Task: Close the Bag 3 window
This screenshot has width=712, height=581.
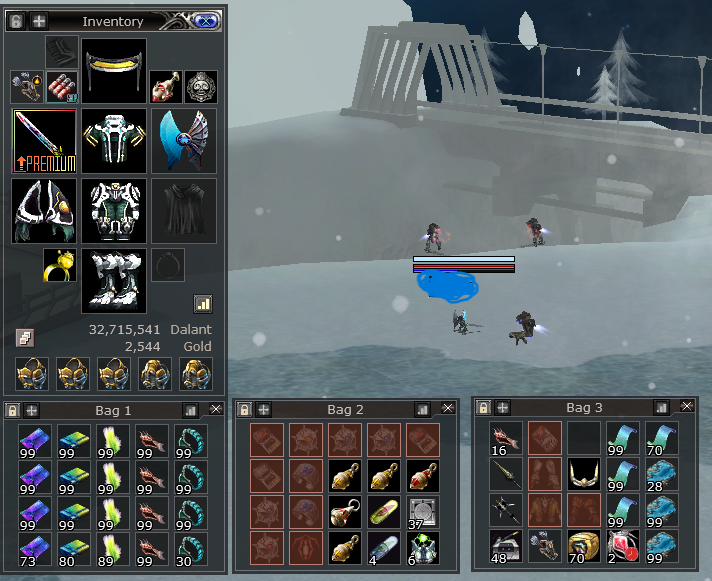Action: (687, 407)
